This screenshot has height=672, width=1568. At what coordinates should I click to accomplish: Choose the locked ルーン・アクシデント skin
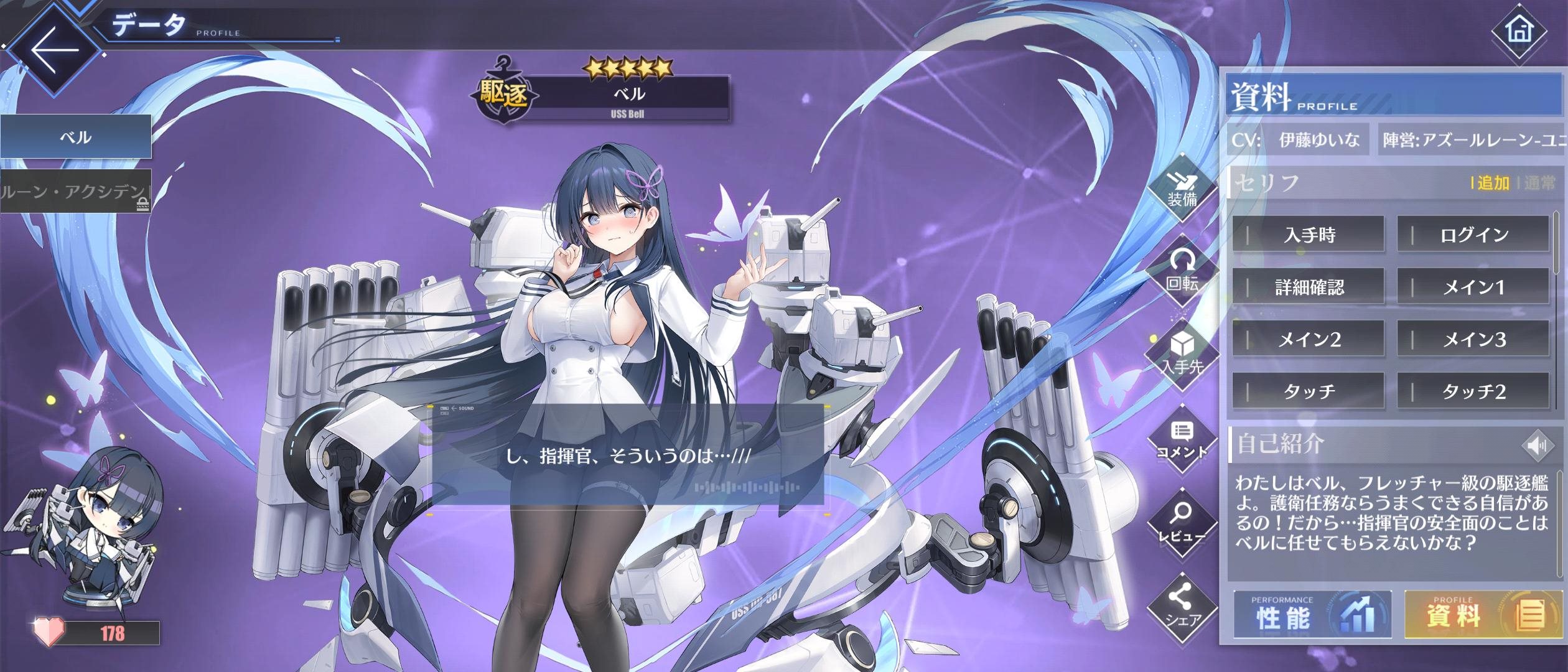(x=75, y=191)
